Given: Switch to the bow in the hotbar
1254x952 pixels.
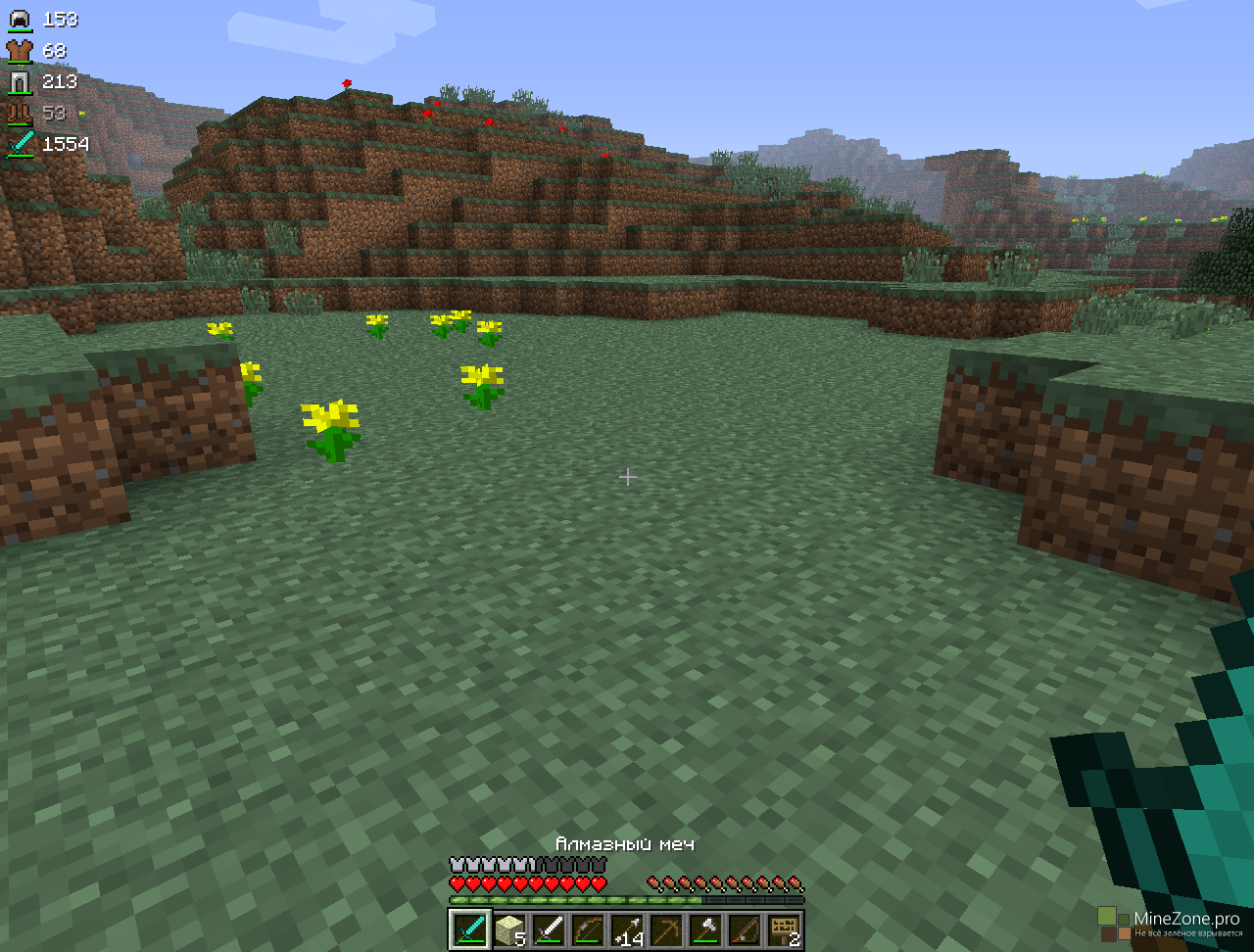Looking at the screenshot, I should click(x=587, y=929).
